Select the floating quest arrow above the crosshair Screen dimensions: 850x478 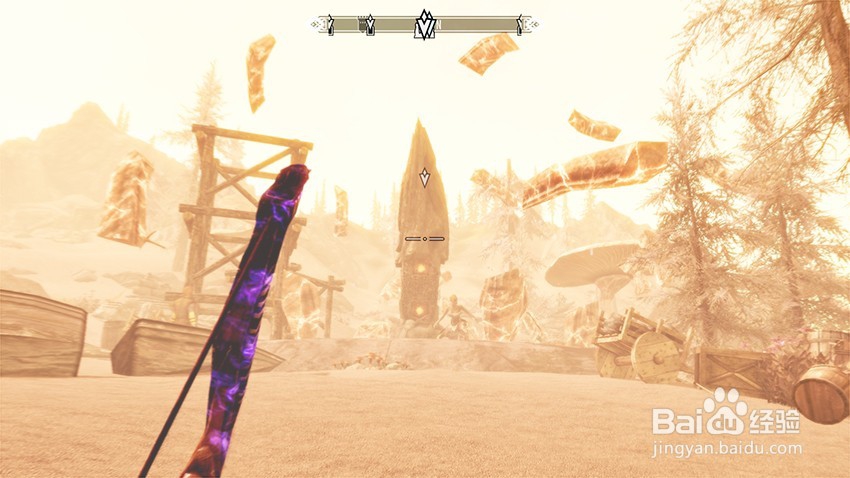click(x=425, y=178)
